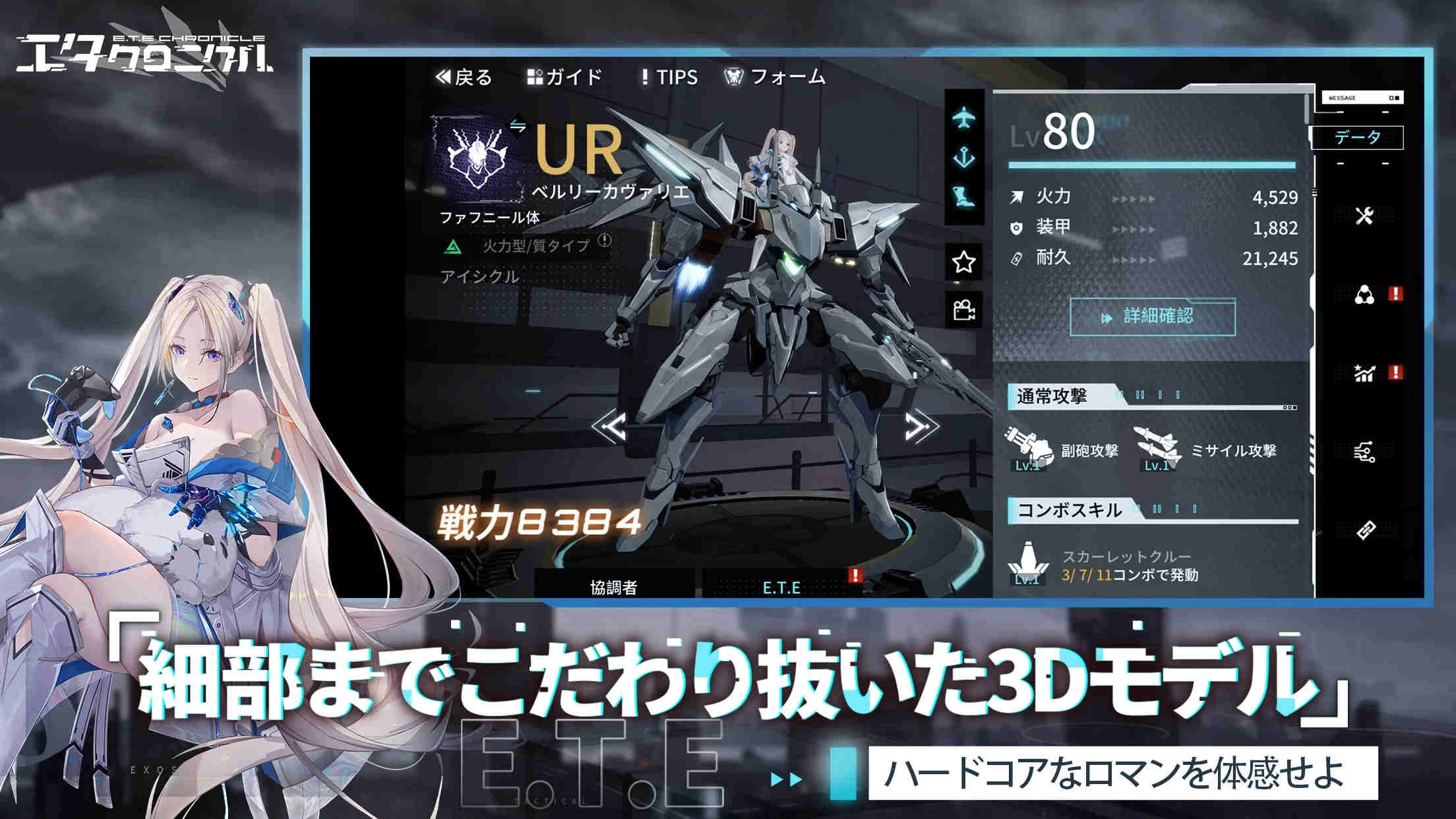Viewport: 1456px width, 819px height.
Task: Select the aircraft form icon
Action: tap(965, 115)
